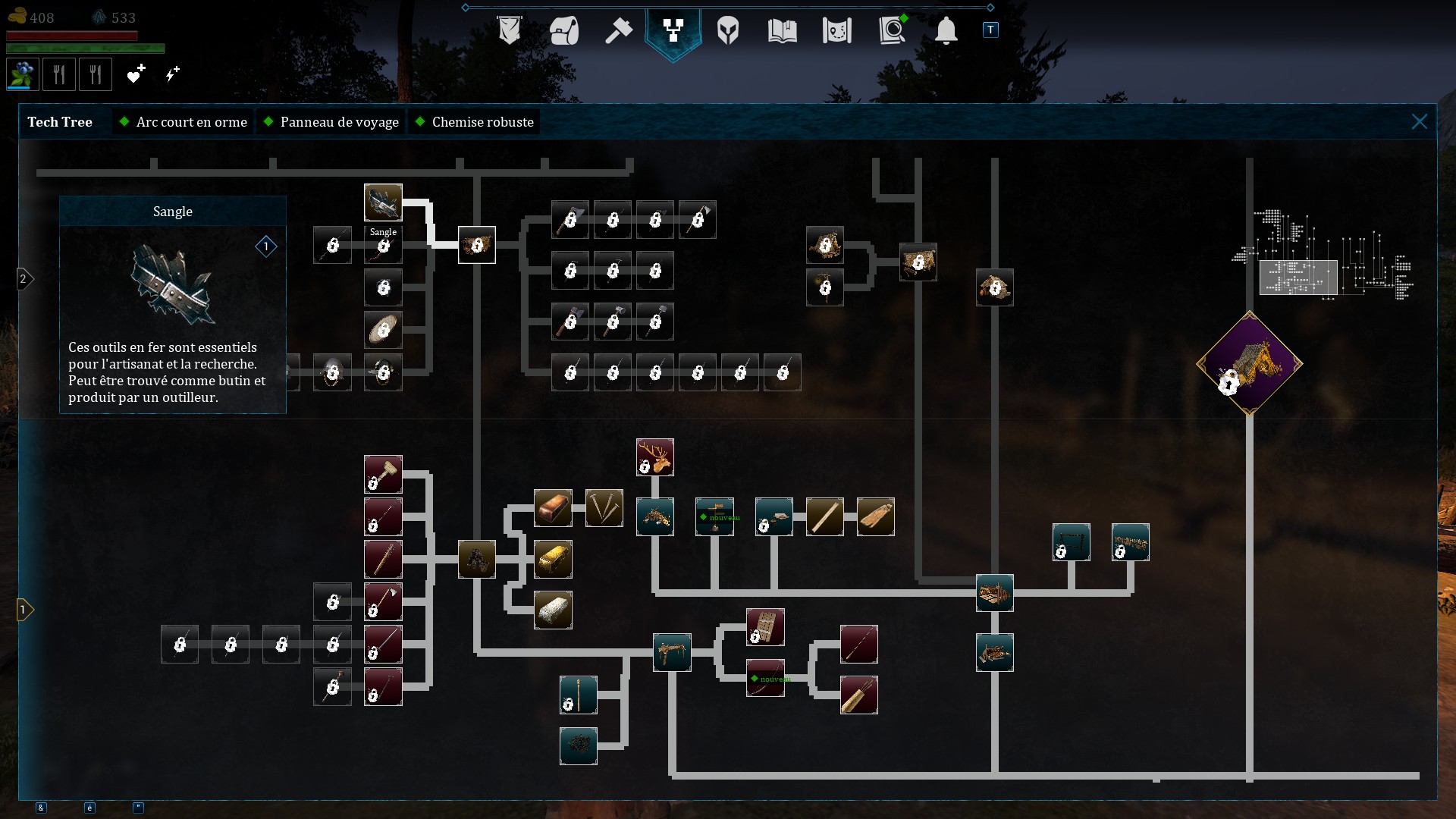Viewport: 1456px width, 819px height.
Task: Open the hammer crafting menu
Action: 618,31
